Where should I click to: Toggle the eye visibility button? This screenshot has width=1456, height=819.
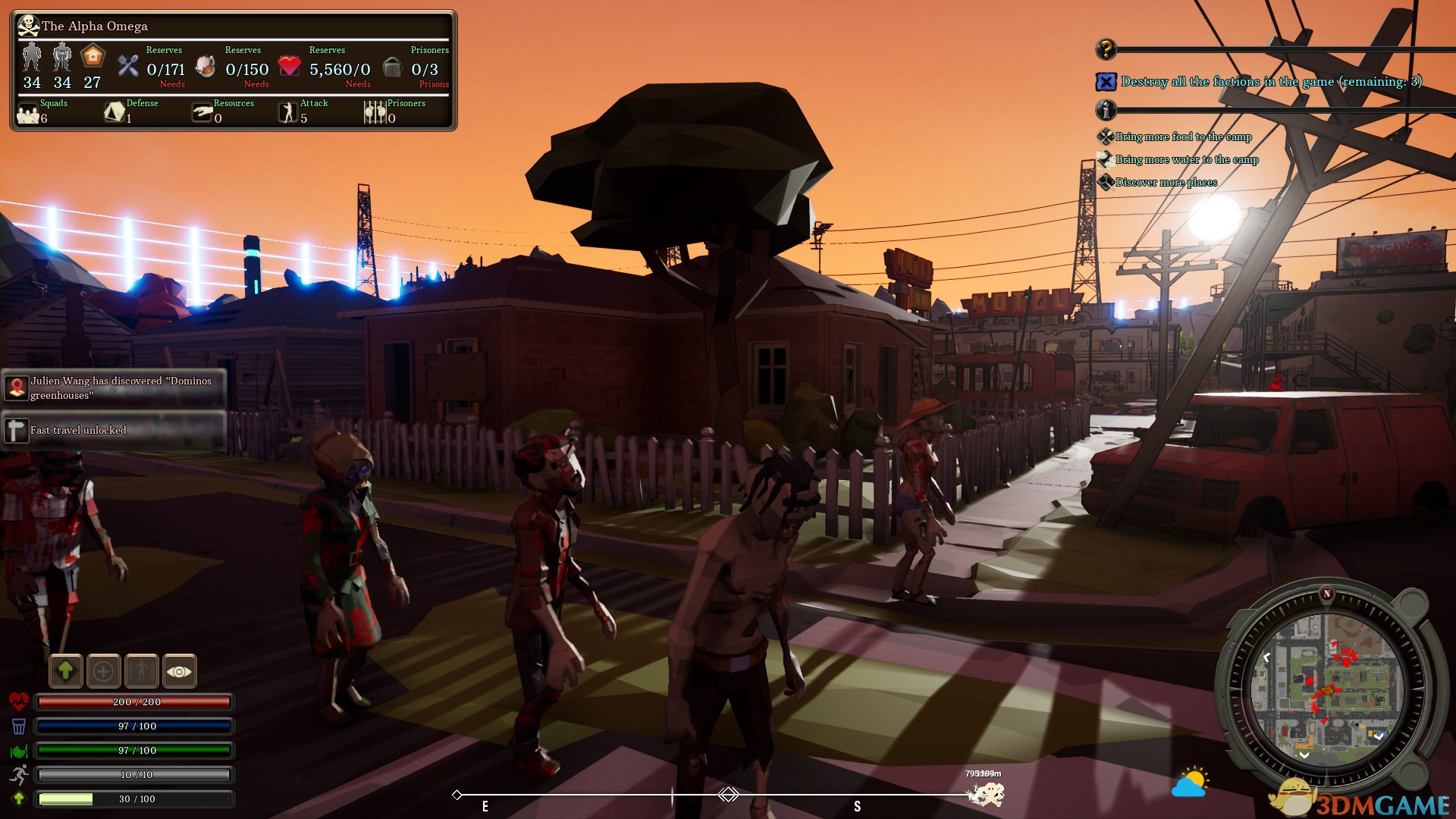pyautogui.click(x=179, y=670)
